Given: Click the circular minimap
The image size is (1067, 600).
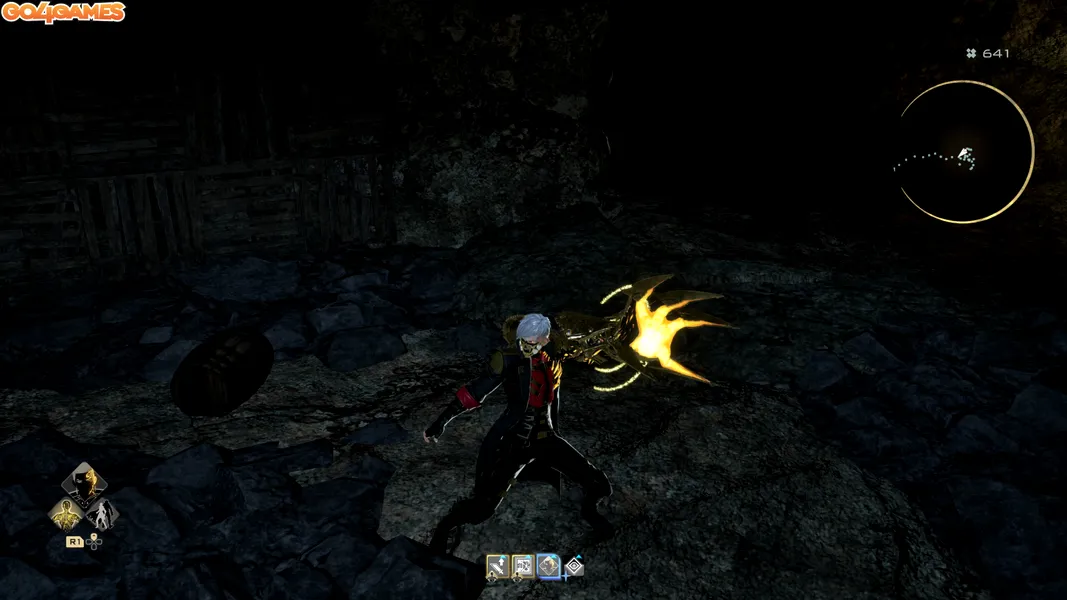Looking at the screenshot, I should click(x=965, y=152).
